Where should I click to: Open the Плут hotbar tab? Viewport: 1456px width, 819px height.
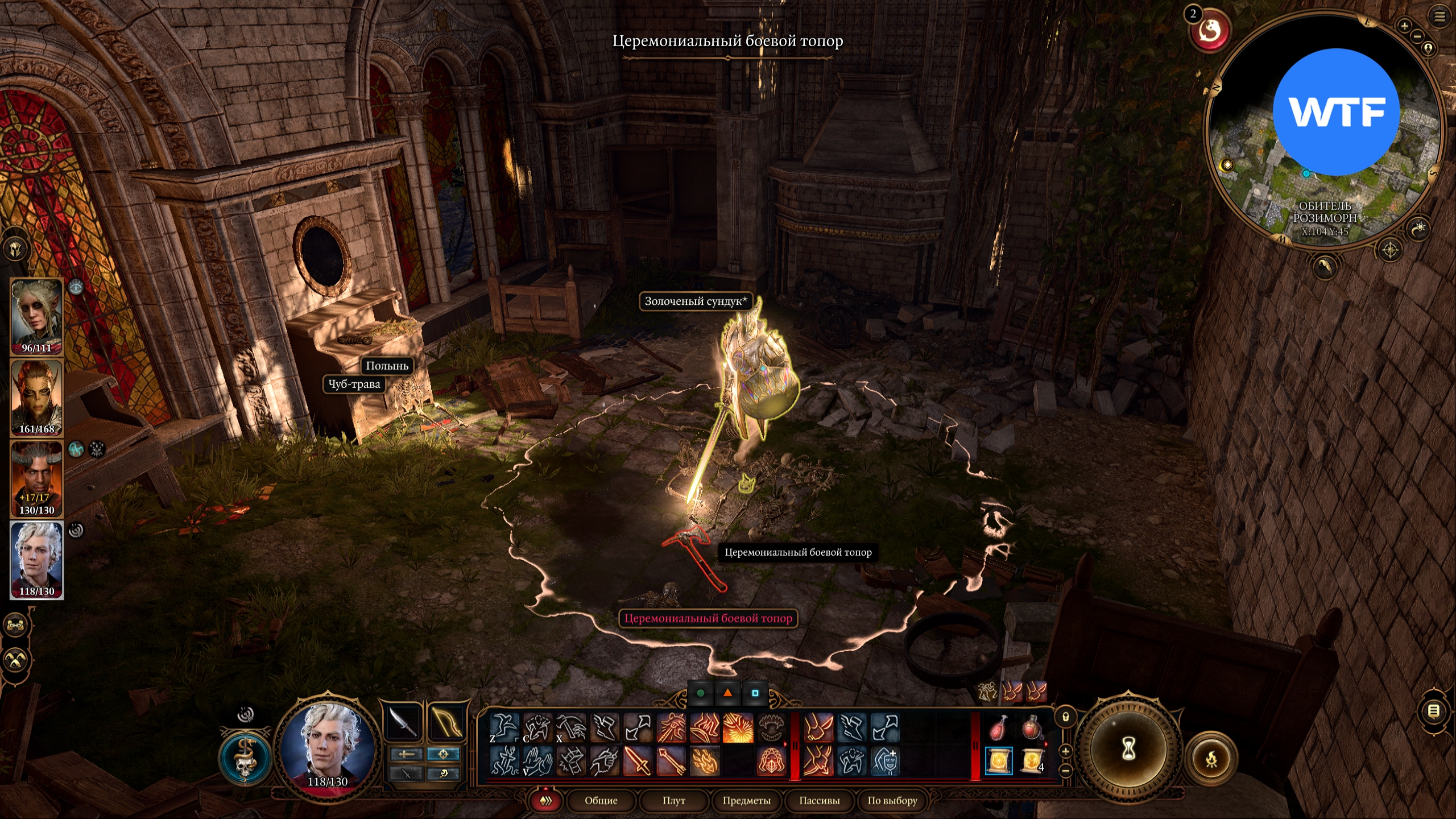click(x=673, y=801)
